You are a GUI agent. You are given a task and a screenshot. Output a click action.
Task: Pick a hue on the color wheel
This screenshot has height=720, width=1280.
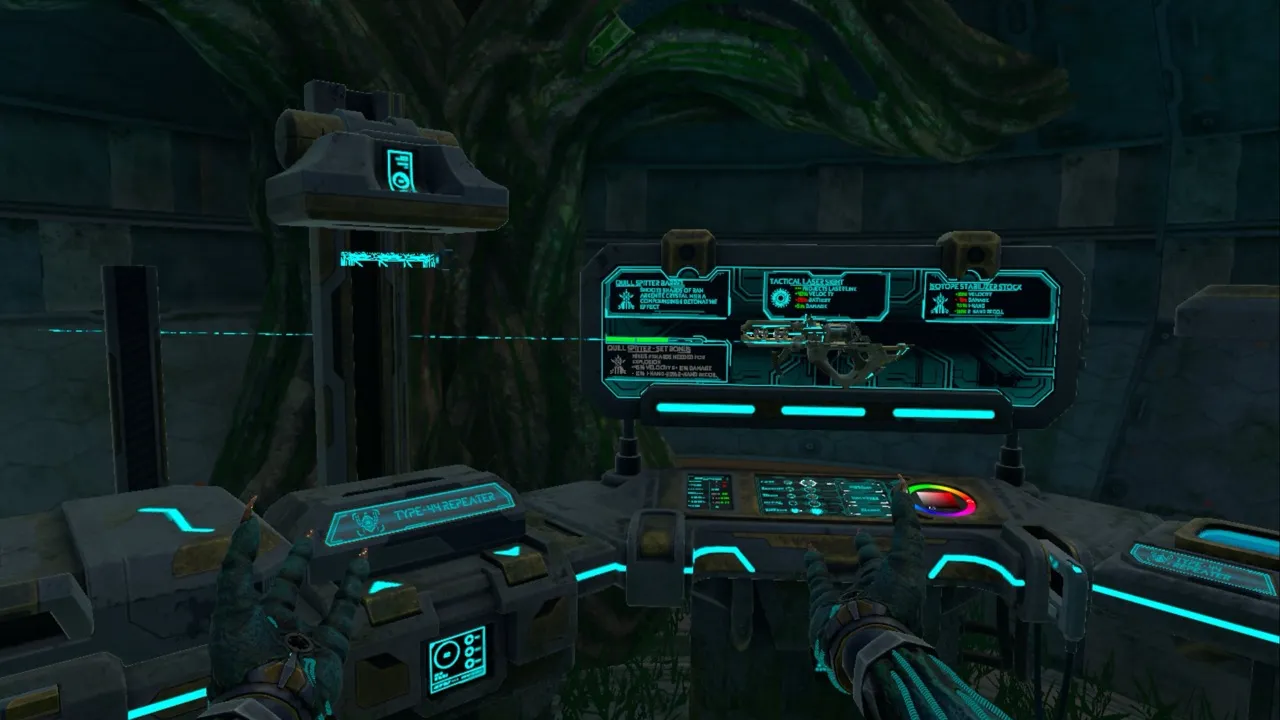(940, 499)
